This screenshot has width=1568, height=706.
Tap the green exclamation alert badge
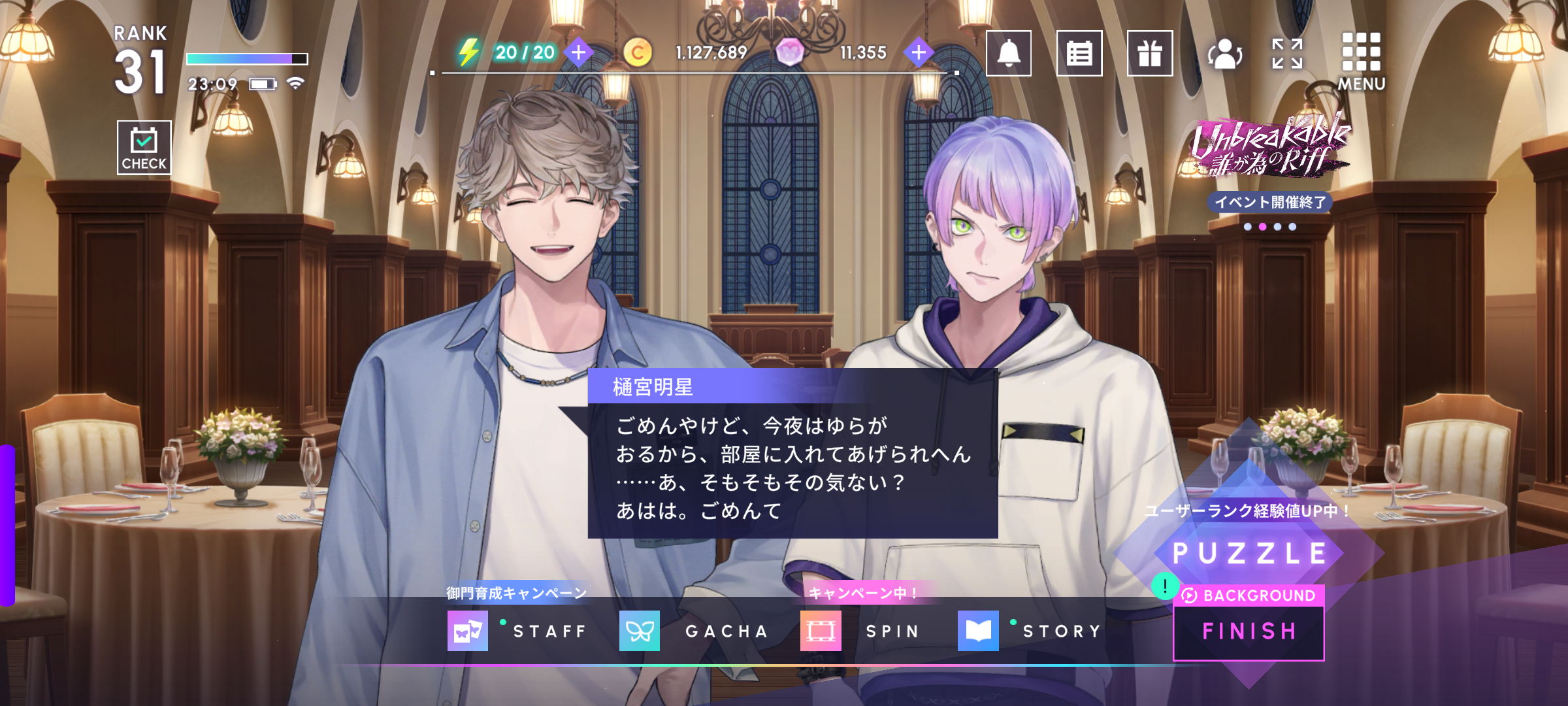click(1165, 586)
